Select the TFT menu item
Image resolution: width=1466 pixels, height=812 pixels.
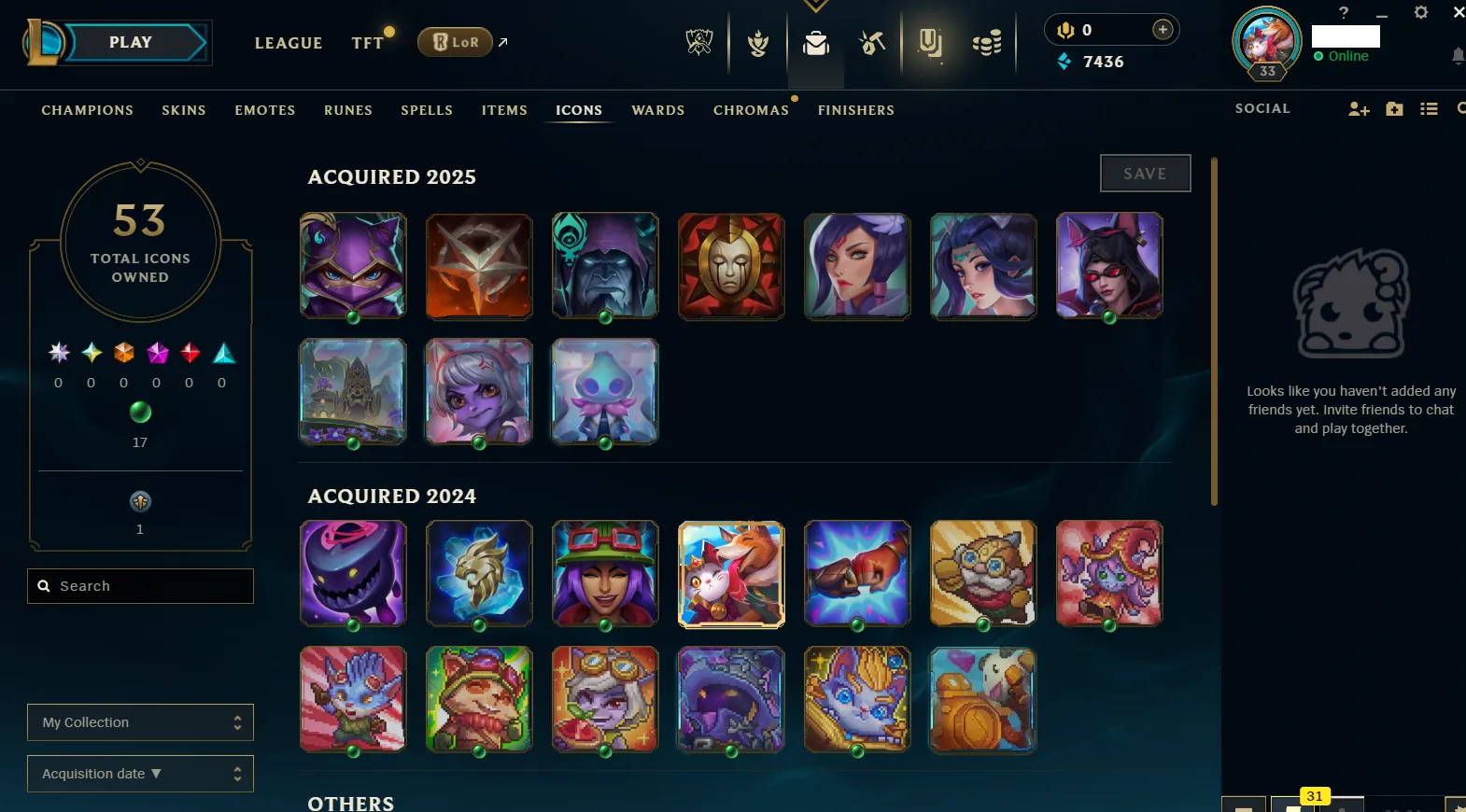[368, 43]
